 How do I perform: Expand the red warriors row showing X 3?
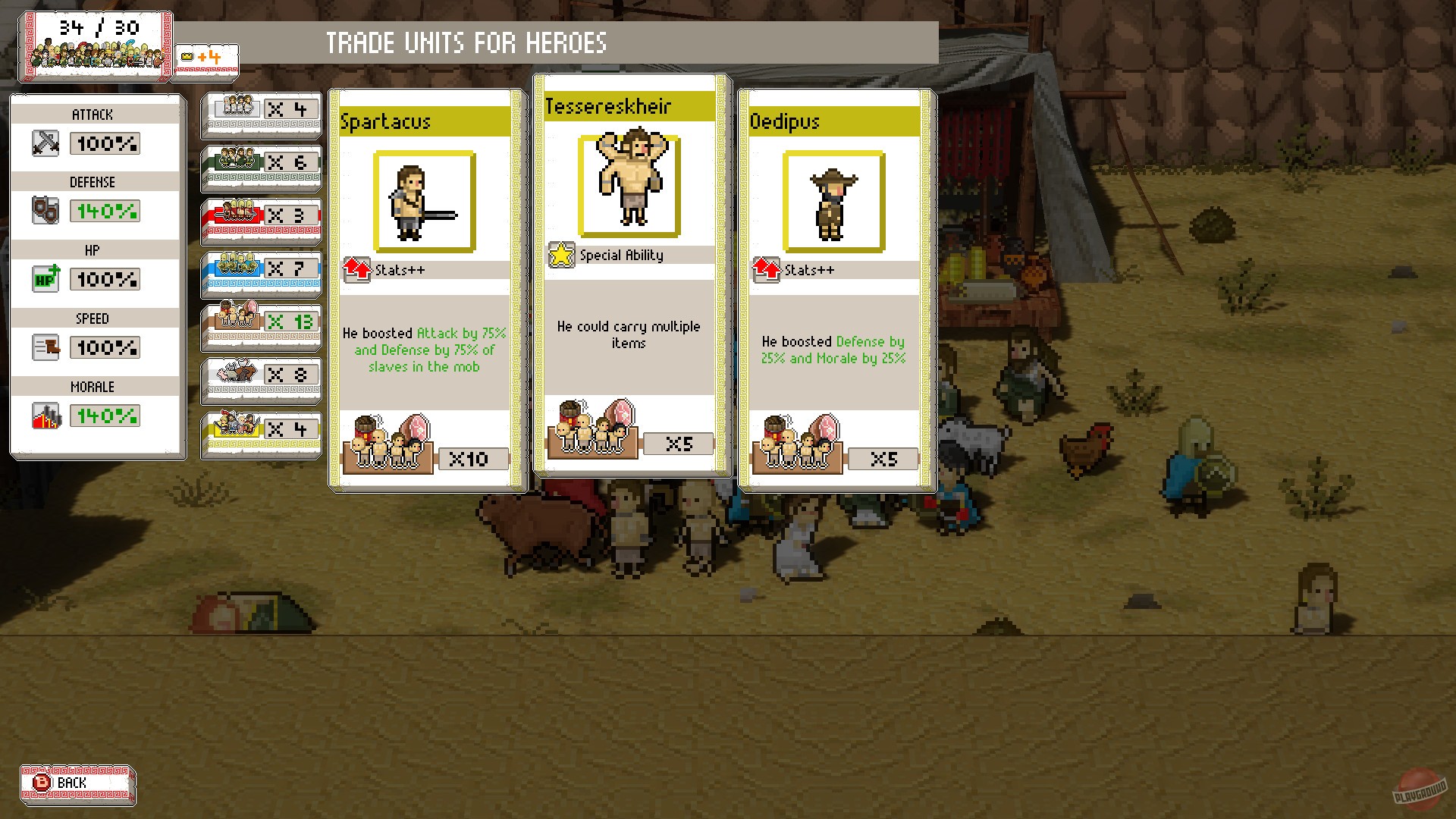(261, 218)
